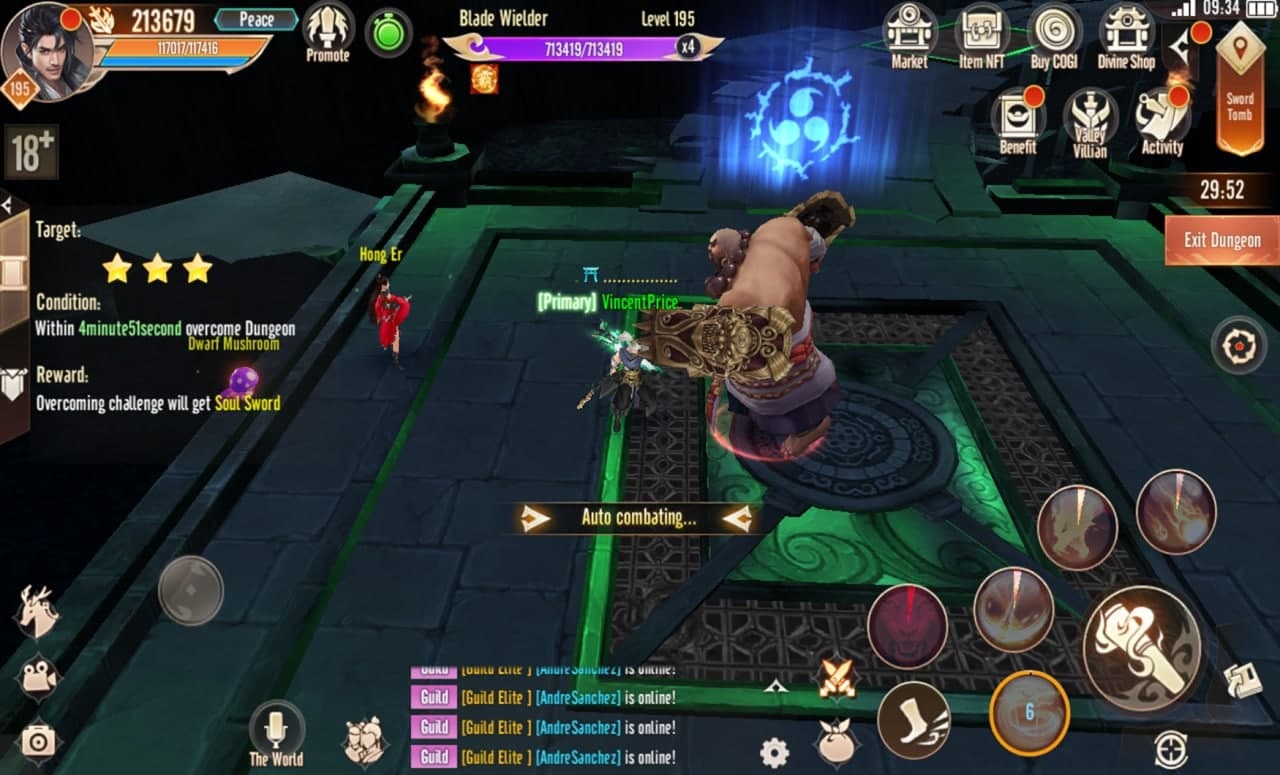Screen dimensions: 1280x775
Task: Open the Item NFT menu
Action: coord(982,34)
